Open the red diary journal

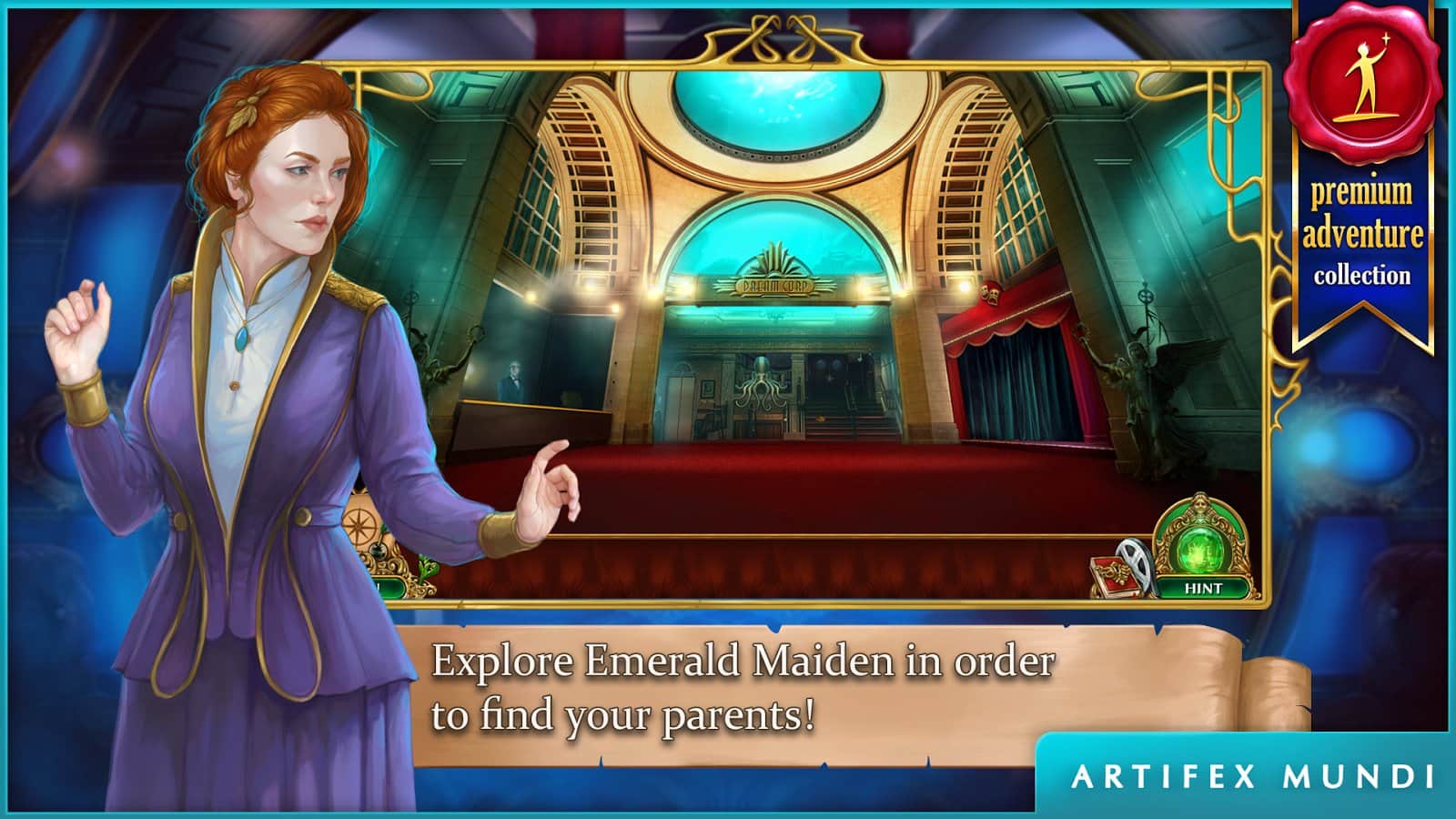point(1115,576)
